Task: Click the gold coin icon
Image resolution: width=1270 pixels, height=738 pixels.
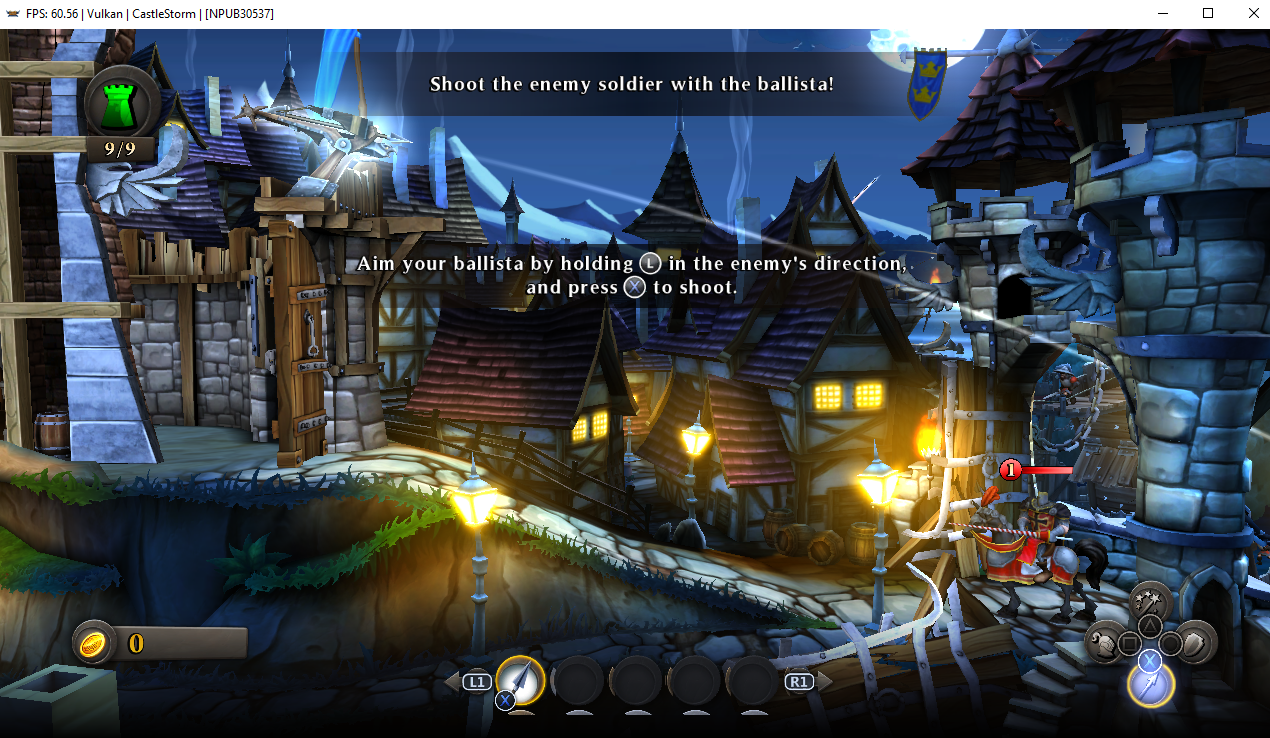Action: pyautogui.click(x=95, y=643)
